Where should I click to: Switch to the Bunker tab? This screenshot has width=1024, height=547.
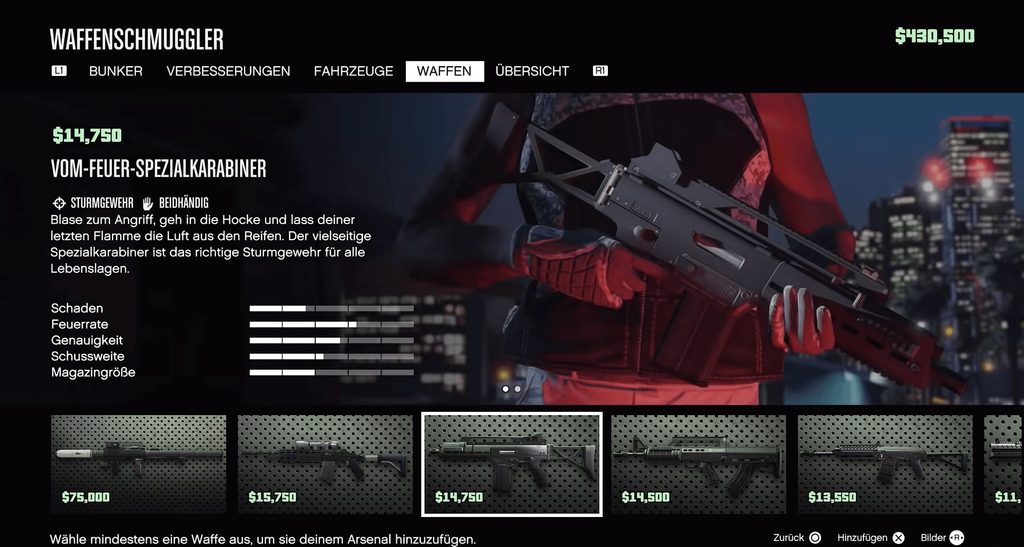point(116,71)
